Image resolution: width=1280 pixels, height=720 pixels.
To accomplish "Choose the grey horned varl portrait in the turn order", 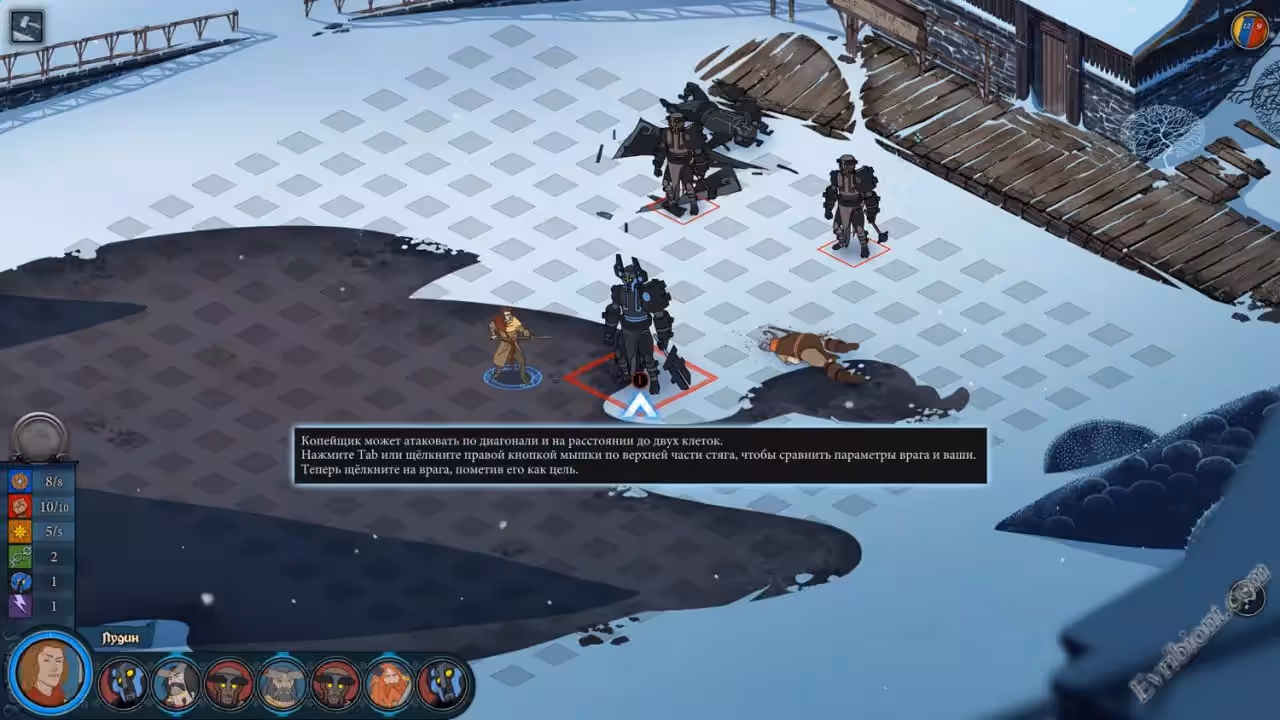I will [283, 684].
